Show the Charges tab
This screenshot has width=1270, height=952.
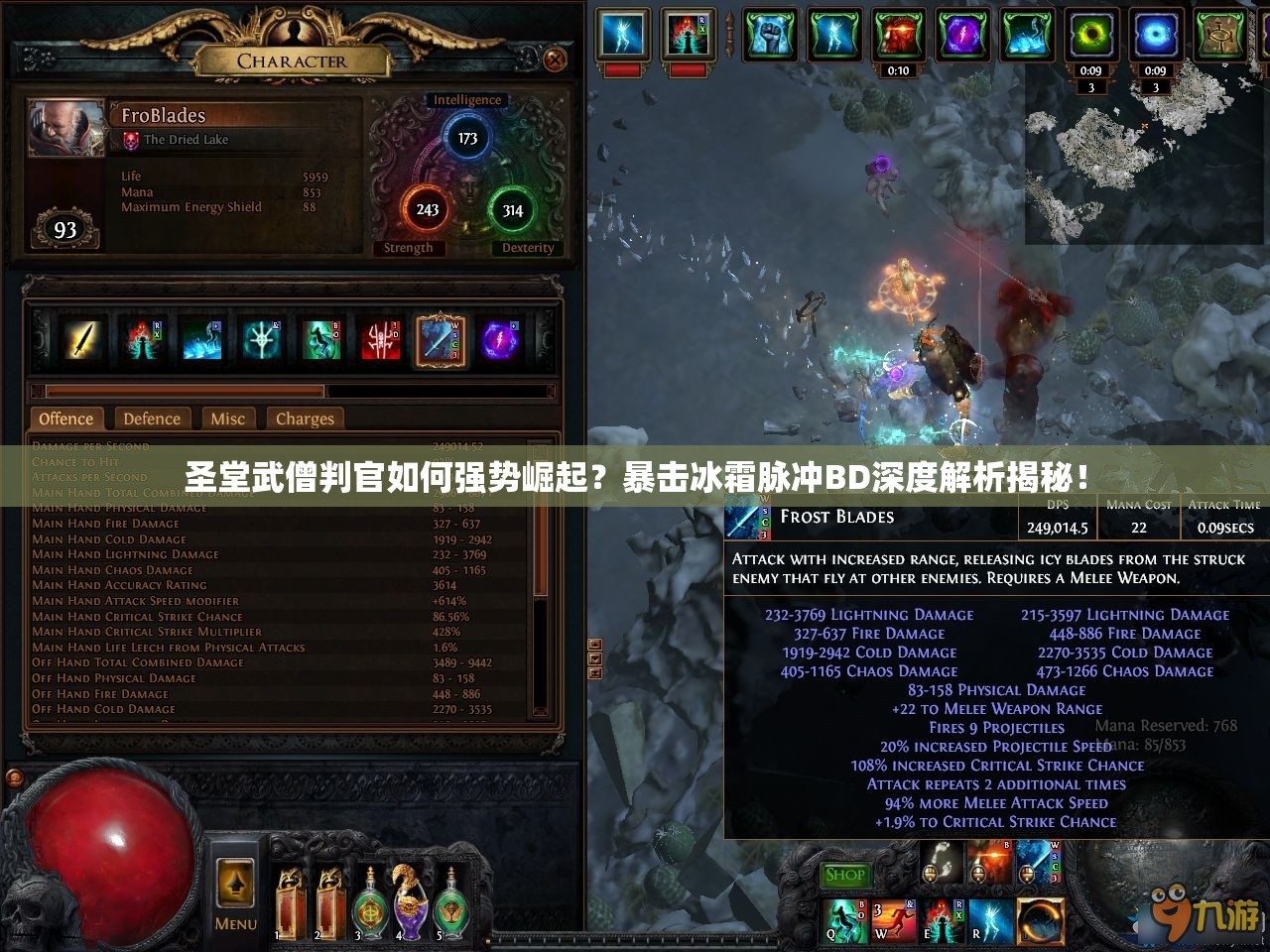click(305, 418)
